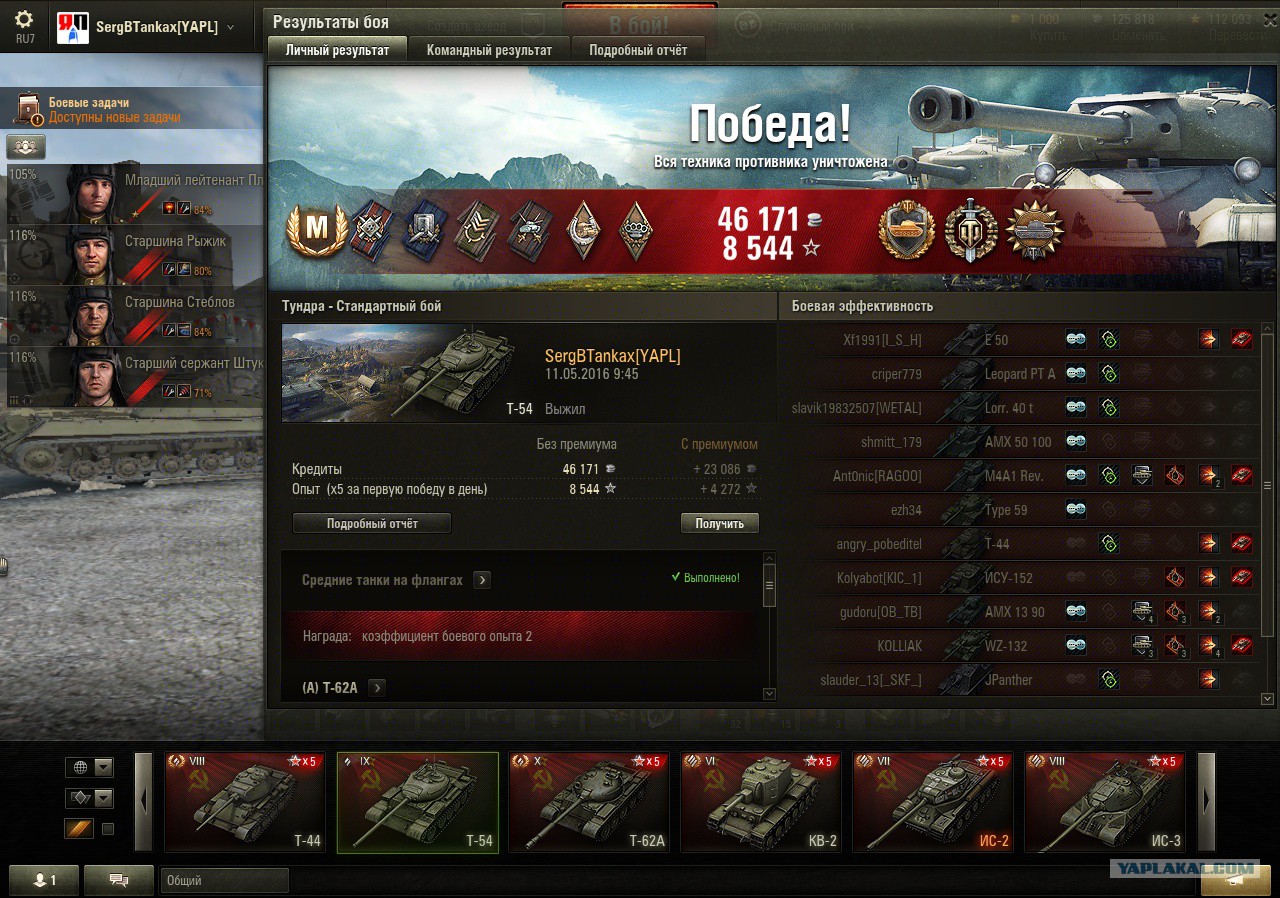Screen dimensions: 1280x898
Task: Select the Т-44 tank in the carousel
Action: point(245,802)
